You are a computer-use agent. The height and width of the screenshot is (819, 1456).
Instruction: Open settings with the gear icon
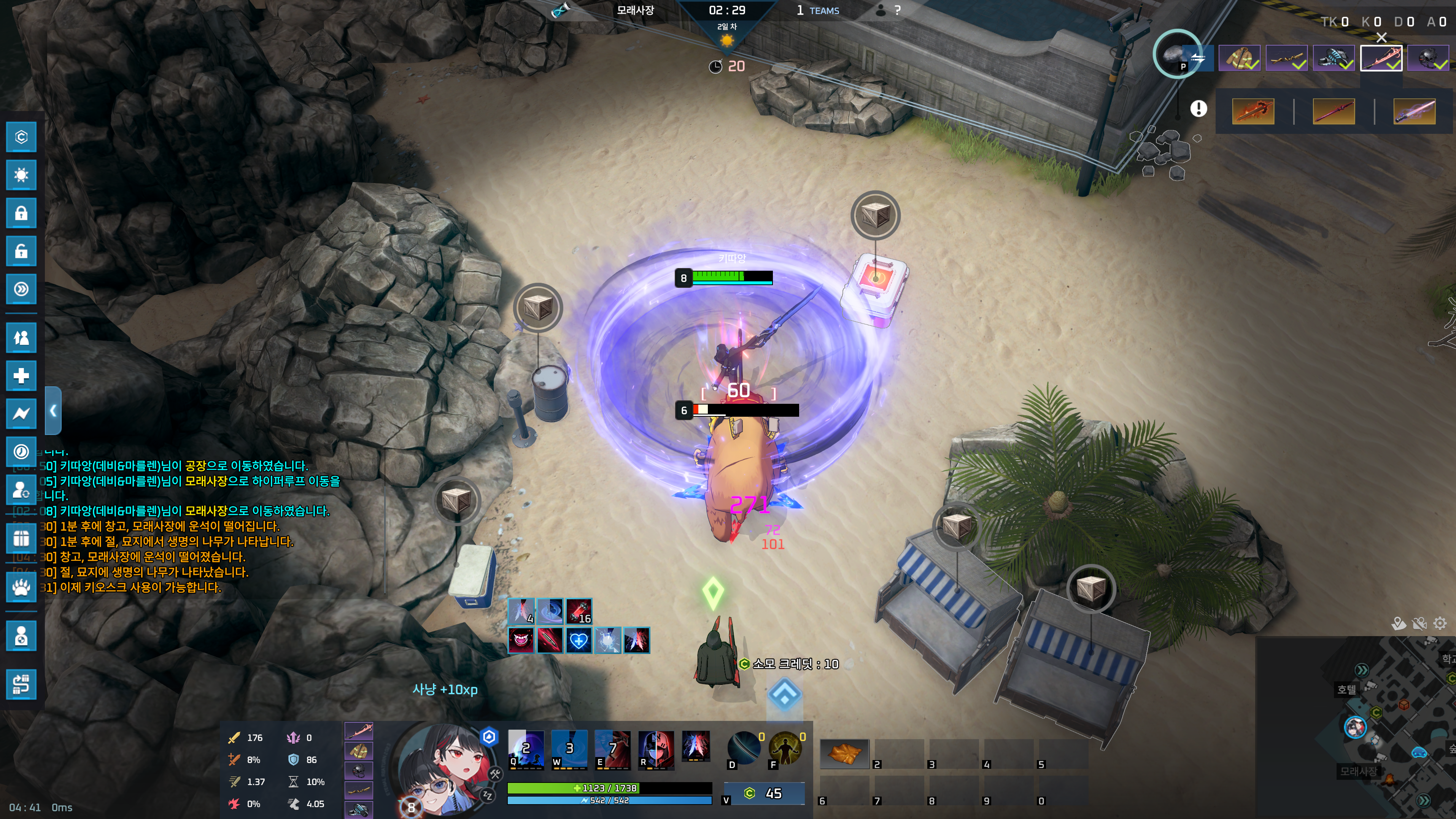[x=1440, y=623]
